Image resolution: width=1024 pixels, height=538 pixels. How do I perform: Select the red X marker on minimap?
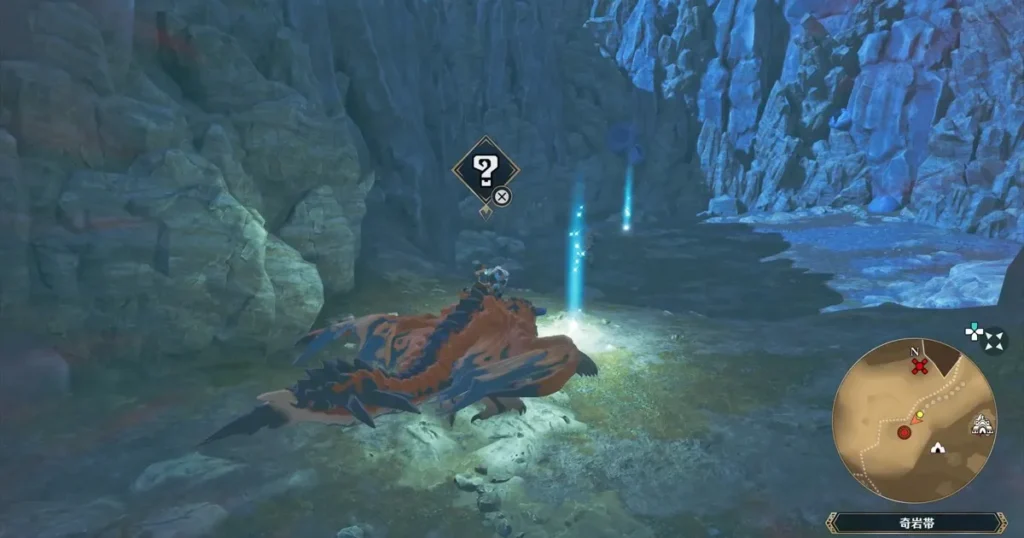click(x=920, y=366)
